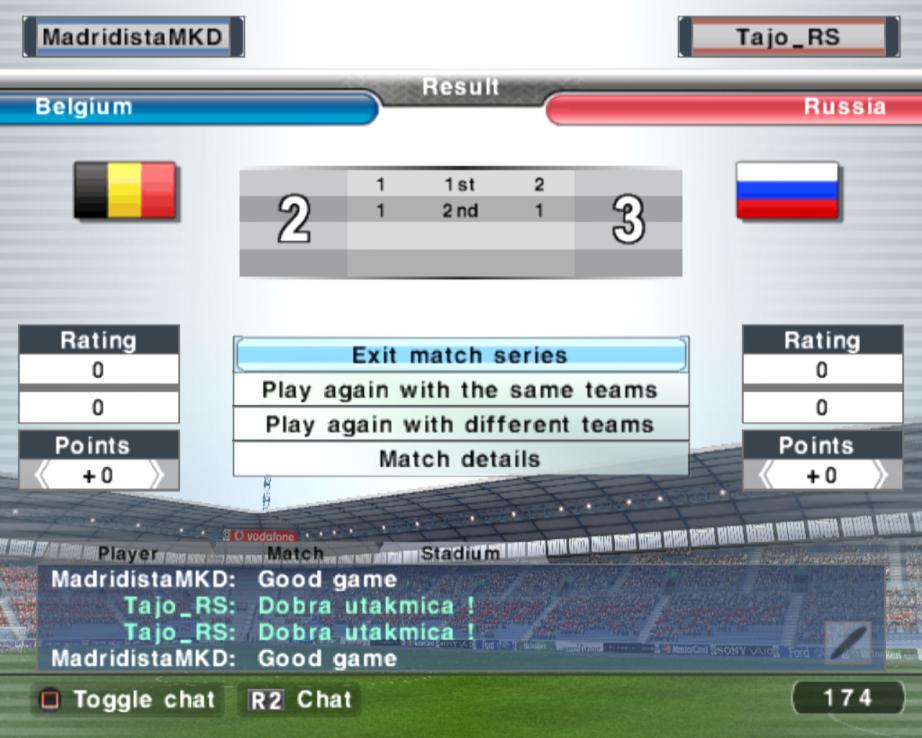The height and width of the screenshot is (738, 922).
Task: Switch to the Match tab
Action: [295, 553]
